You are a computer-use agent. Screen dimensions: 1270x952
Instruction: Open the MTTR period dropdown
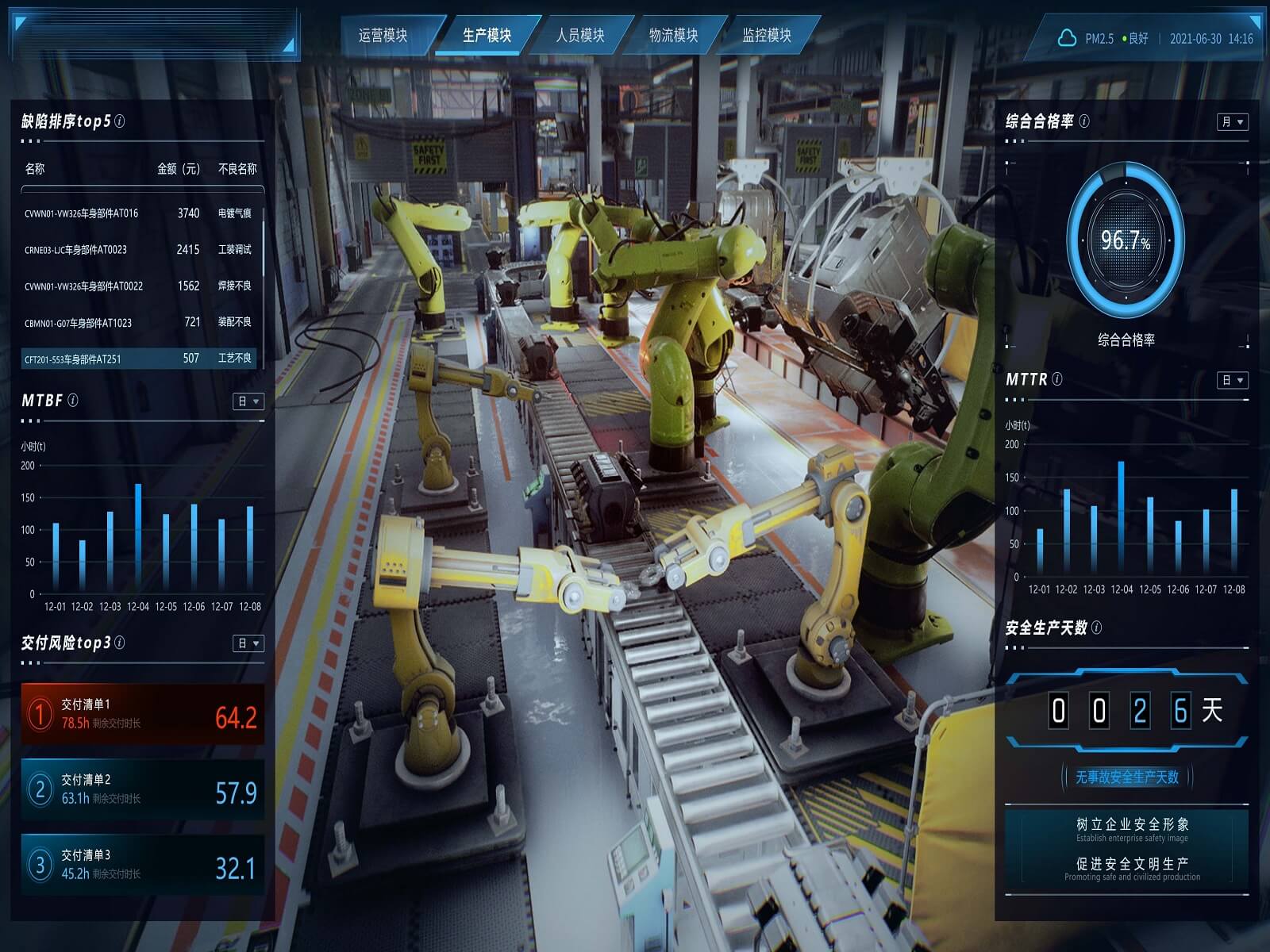point(1233,381)
